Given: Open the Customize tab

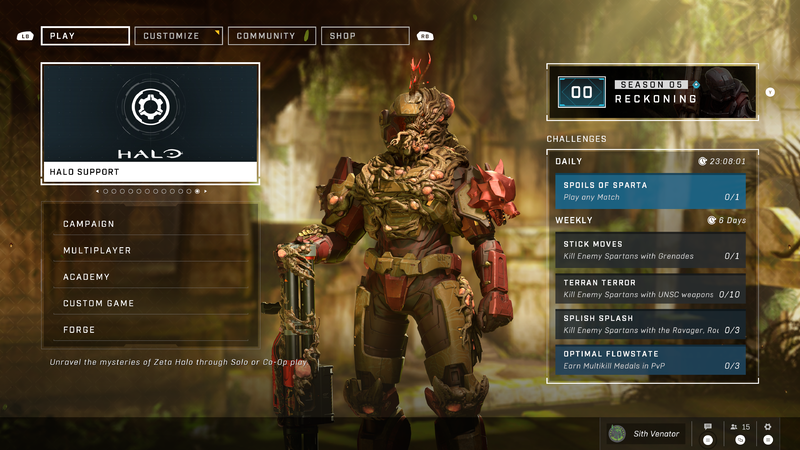Looking at the screenshot, I should tap(178, 36).
